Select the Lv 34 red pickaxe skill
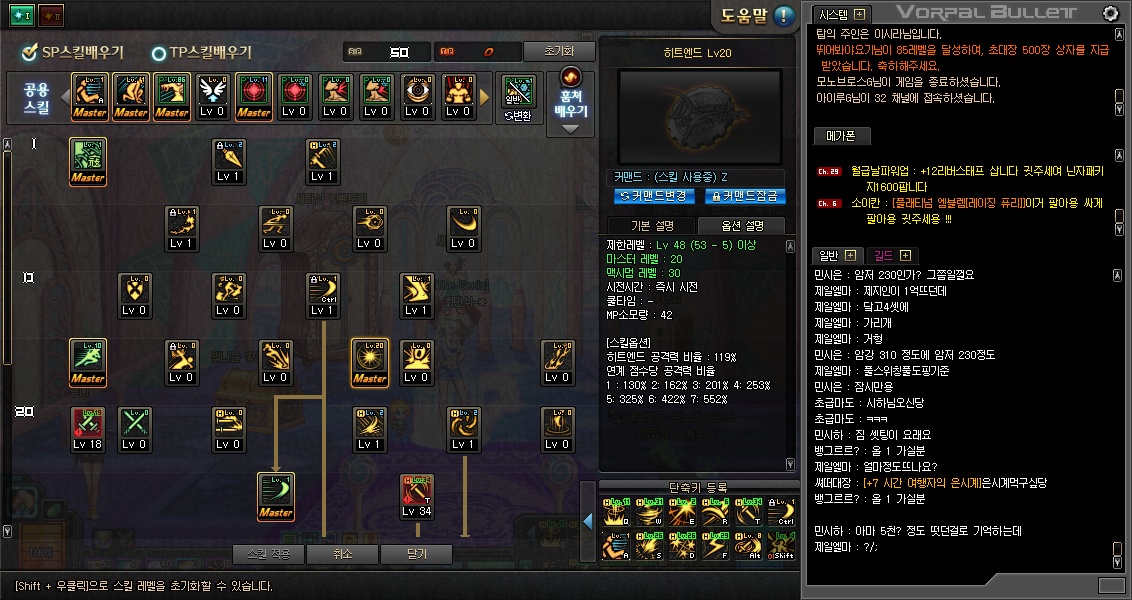The height and width of the screenshot is (600, 1132). click(417, 496)
